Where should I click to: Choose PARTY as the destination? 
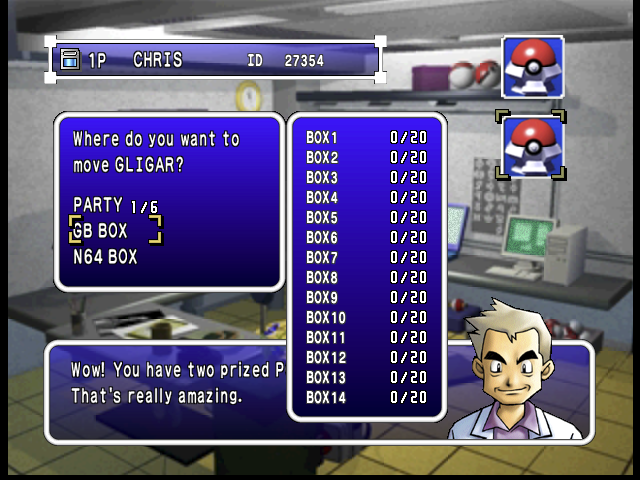(x=115, y=205)
